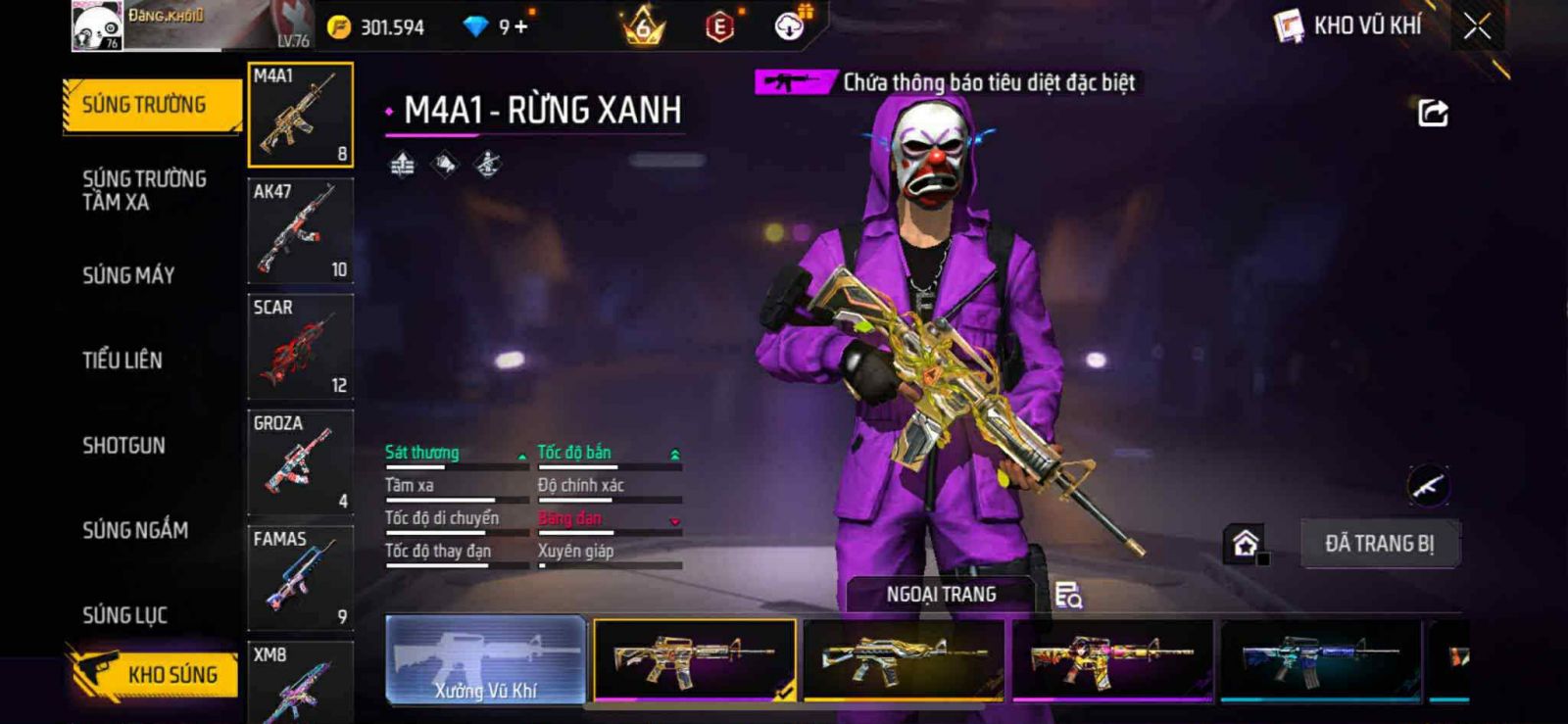Pick the GROZA weapon slot
This screenshot has height=724, width=1568.
(300, 461)
